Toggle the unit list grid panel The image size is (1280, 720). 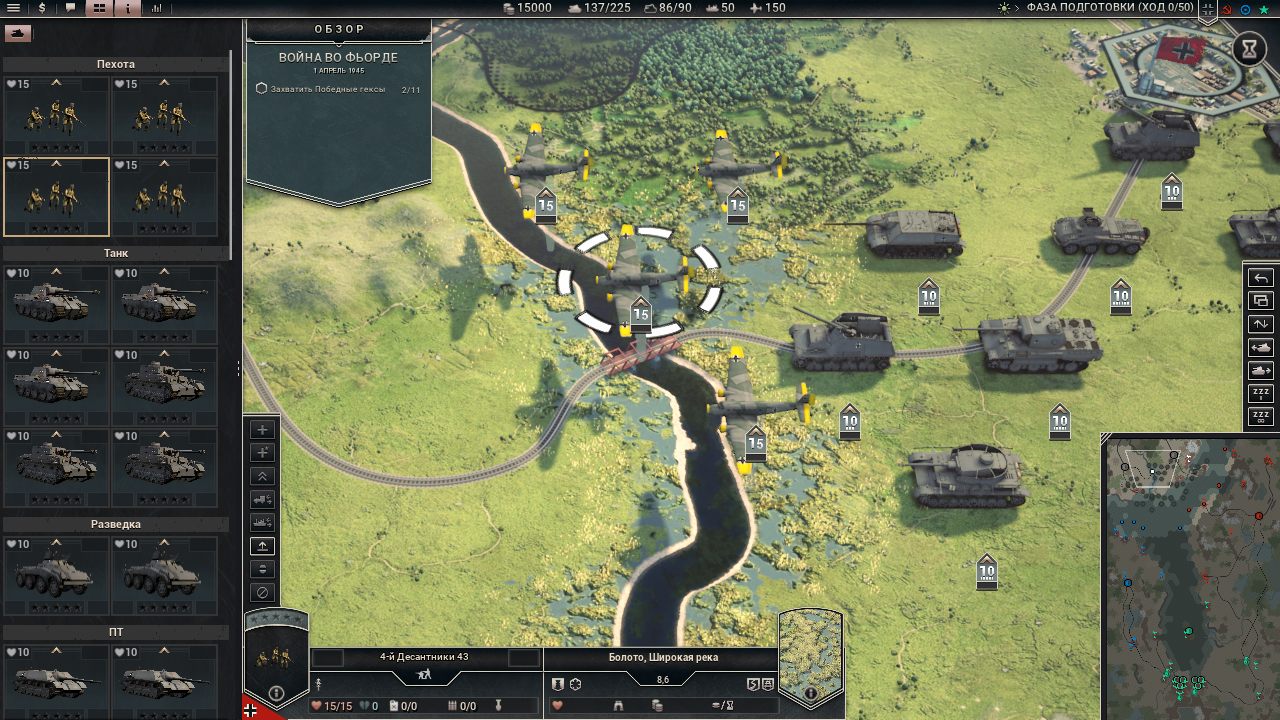point(99,8)
